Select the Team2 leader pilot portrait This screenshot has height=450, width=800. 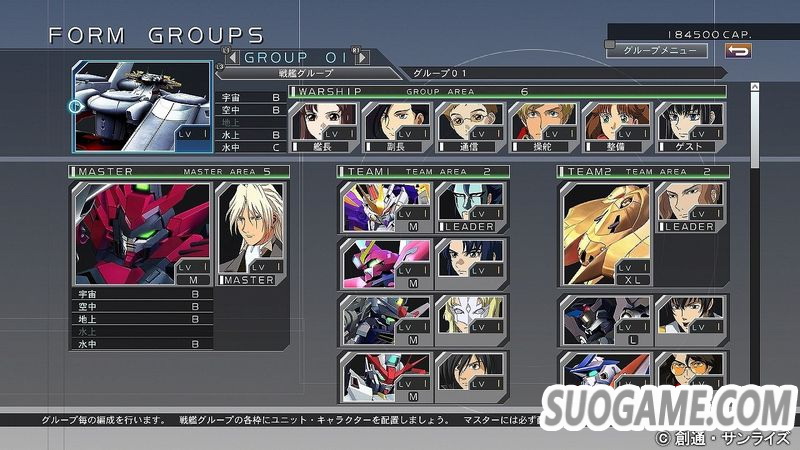[x=690, y=207]
